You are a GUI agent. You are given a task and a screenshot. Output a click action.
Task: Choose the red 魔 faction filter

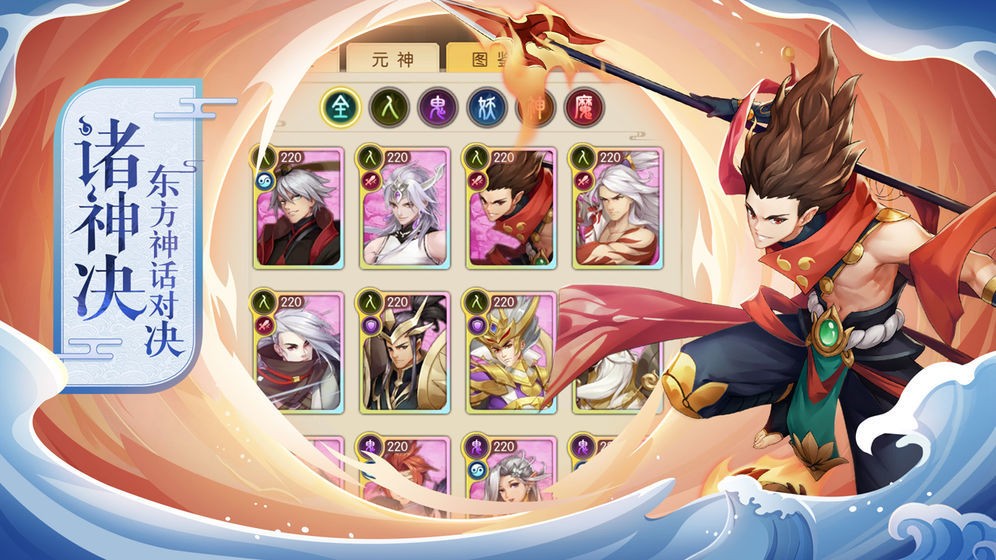(583, 108)
